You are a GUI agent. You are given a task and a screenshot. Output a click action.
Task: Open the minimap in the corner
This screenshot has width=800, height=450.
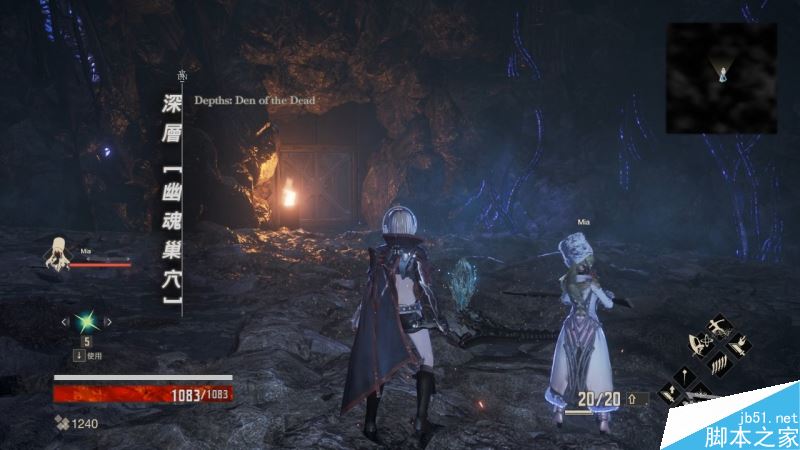point(721,78)
